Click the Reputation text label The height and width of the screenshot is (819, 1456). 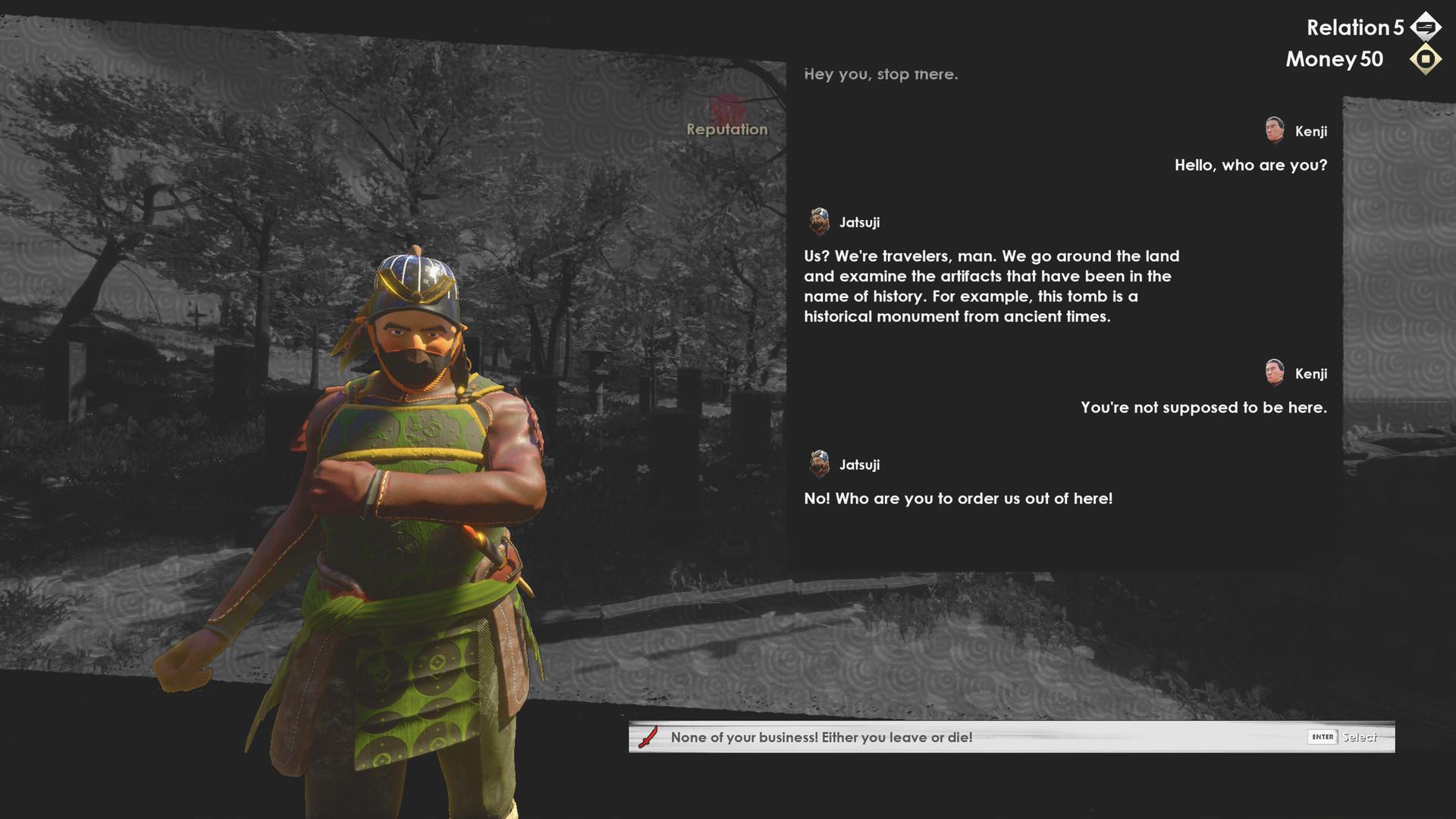(x=726, y=129)
